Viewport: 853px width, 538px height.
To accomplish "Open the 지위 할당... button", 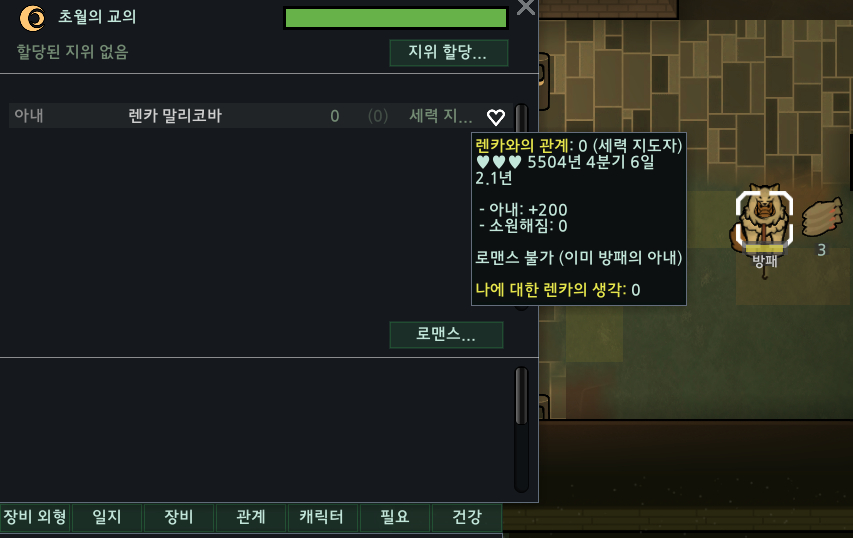I will click(x=448, y=53).
